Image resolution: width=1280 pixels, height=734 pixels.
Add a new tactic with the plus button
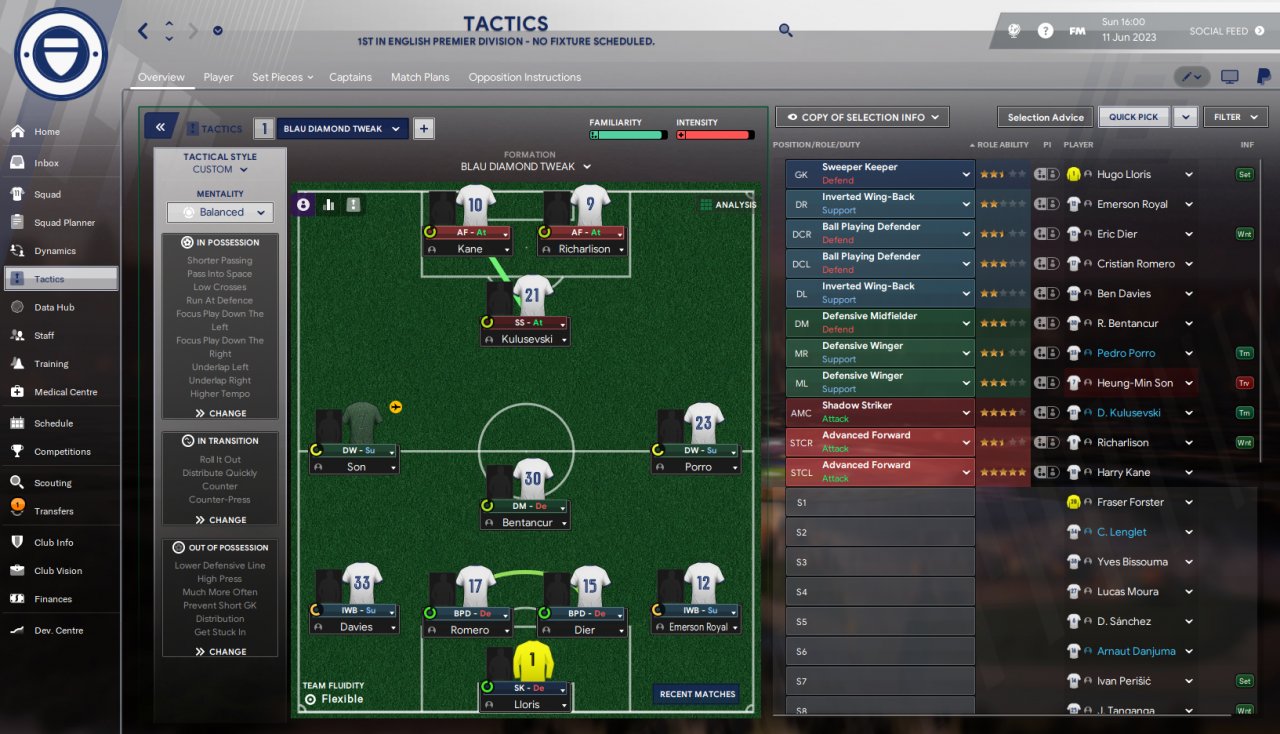click(423, 128)
